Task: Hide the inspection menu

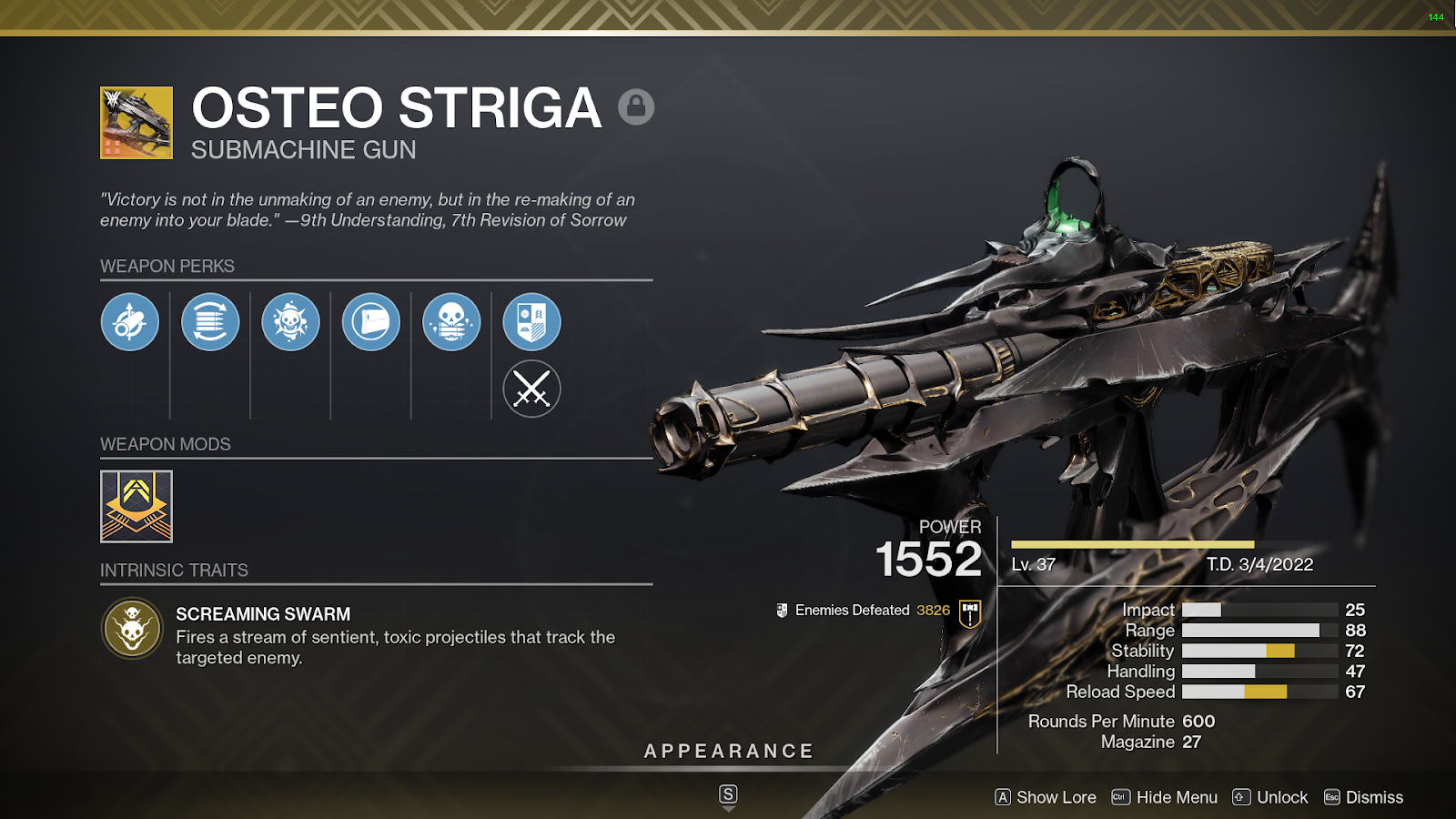Action: point(1165,797)
